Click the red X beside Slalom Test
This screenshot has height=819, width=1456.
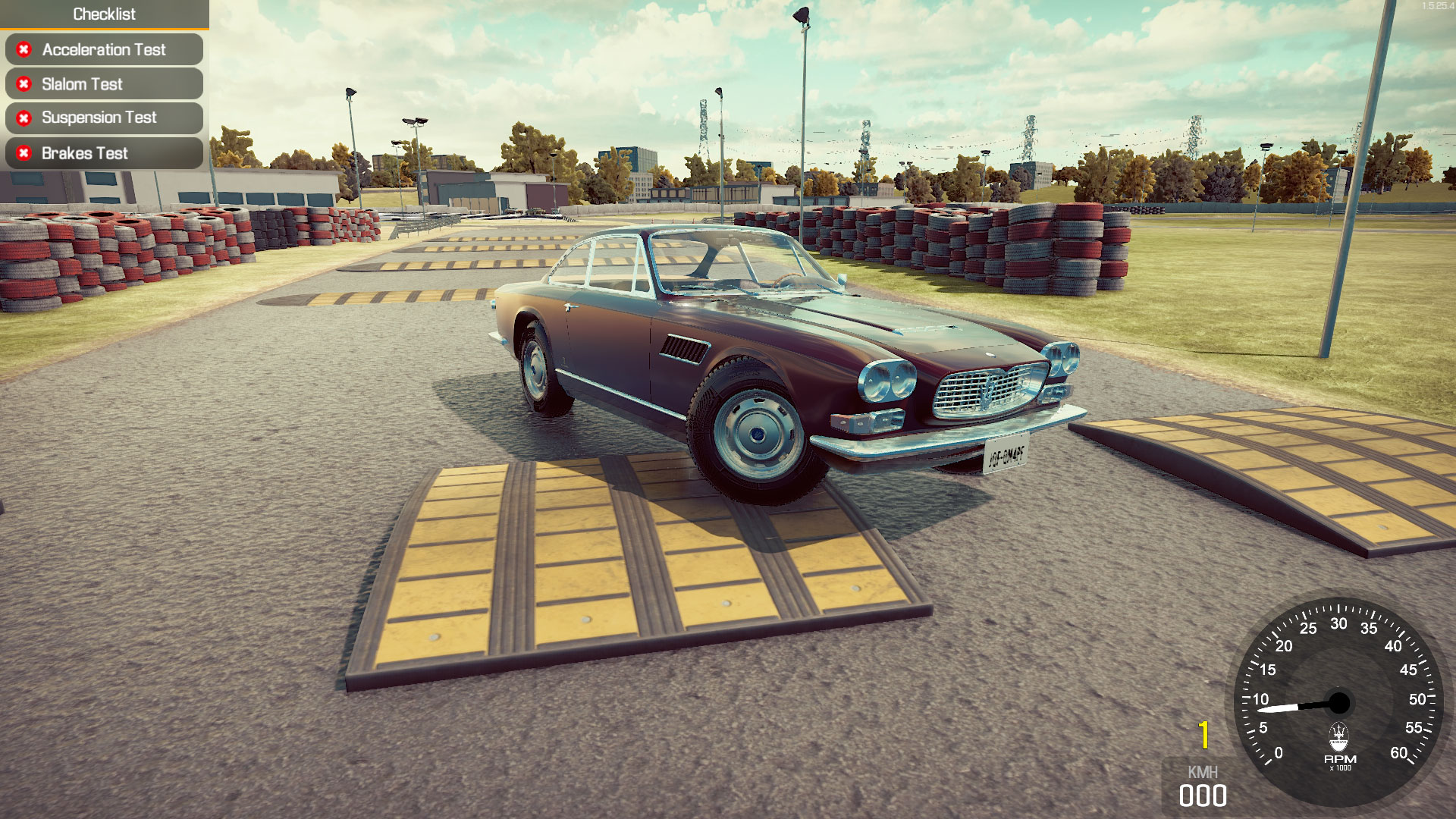coord(24,83)
